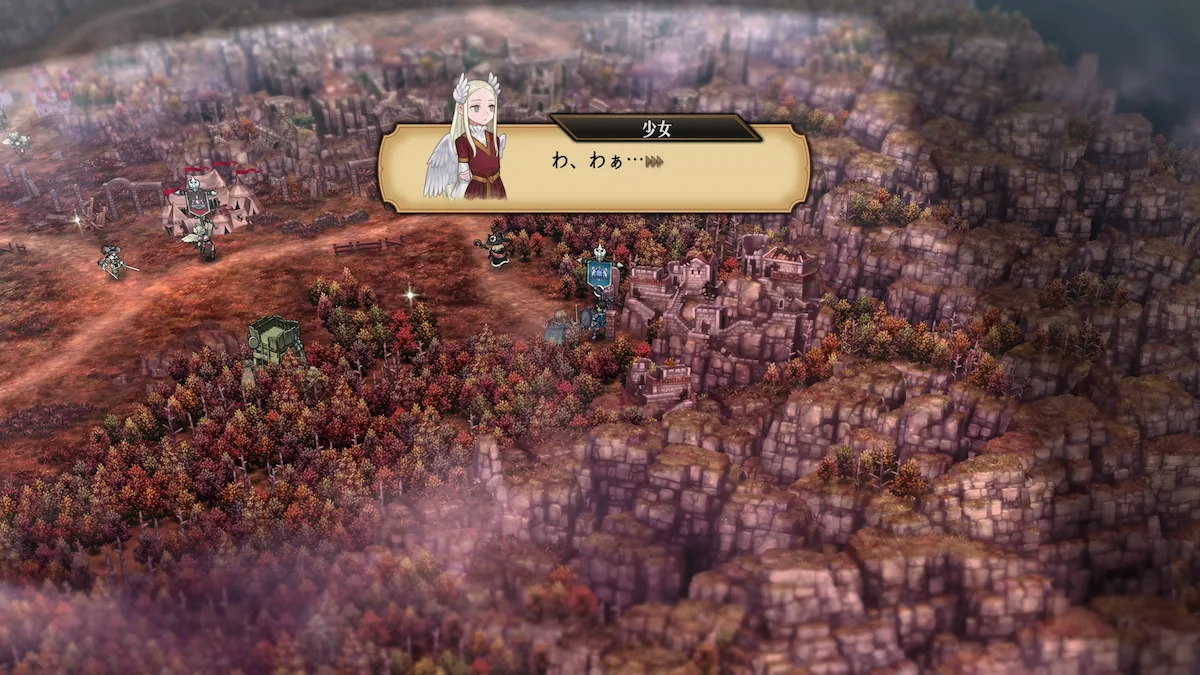
Task: Click the dialogue continue arrows
Action: coord(656,160)
